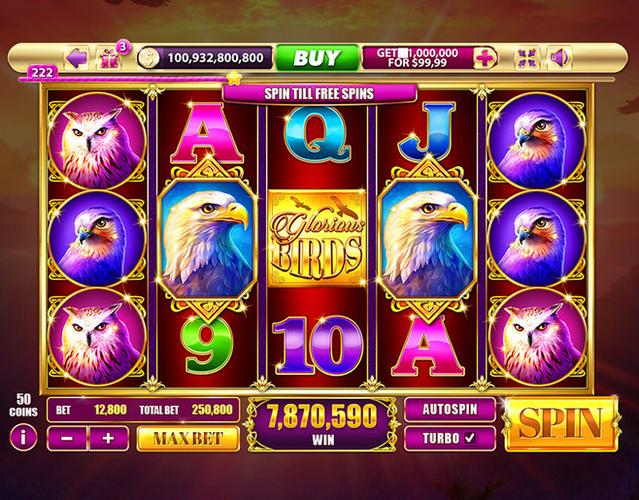The image size is (639, 500).
Task: Toggle the TURBO checkbox
Action: 450,437
